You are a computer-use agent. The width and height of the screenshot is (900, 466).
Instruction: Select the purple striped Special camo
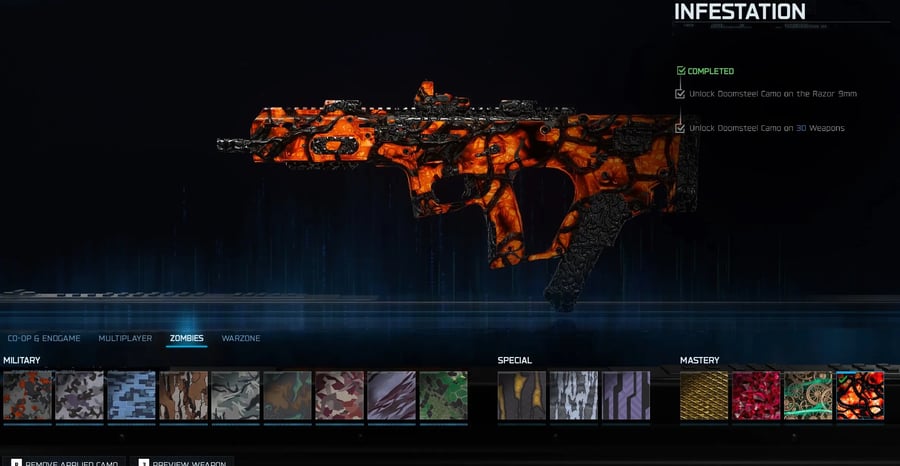(x=626, y=395)
